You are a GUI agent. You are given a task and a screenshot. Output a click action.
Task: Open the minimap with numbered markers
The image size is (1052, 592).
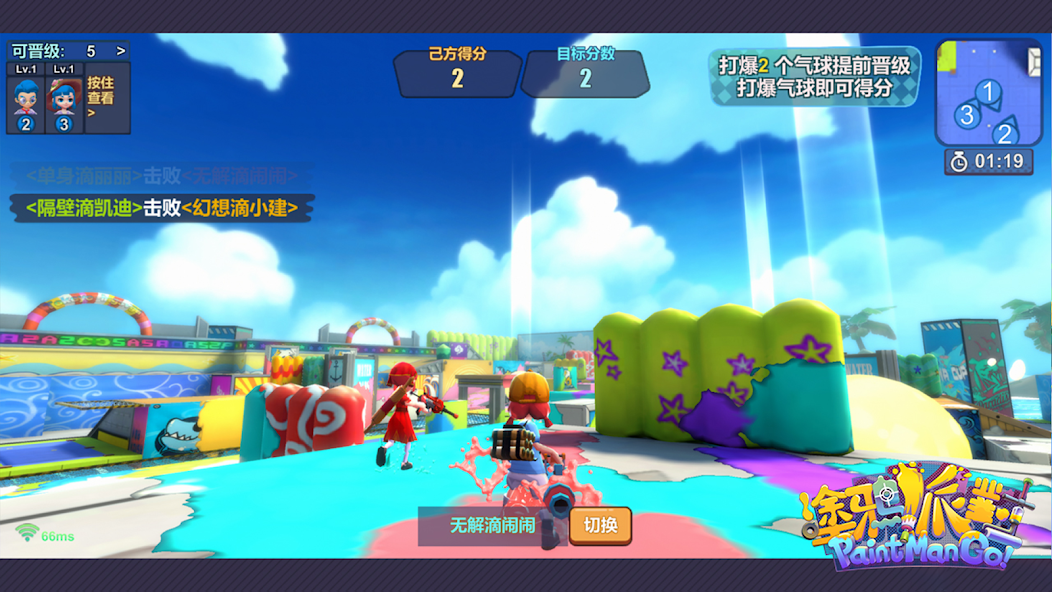coord(988,93)
